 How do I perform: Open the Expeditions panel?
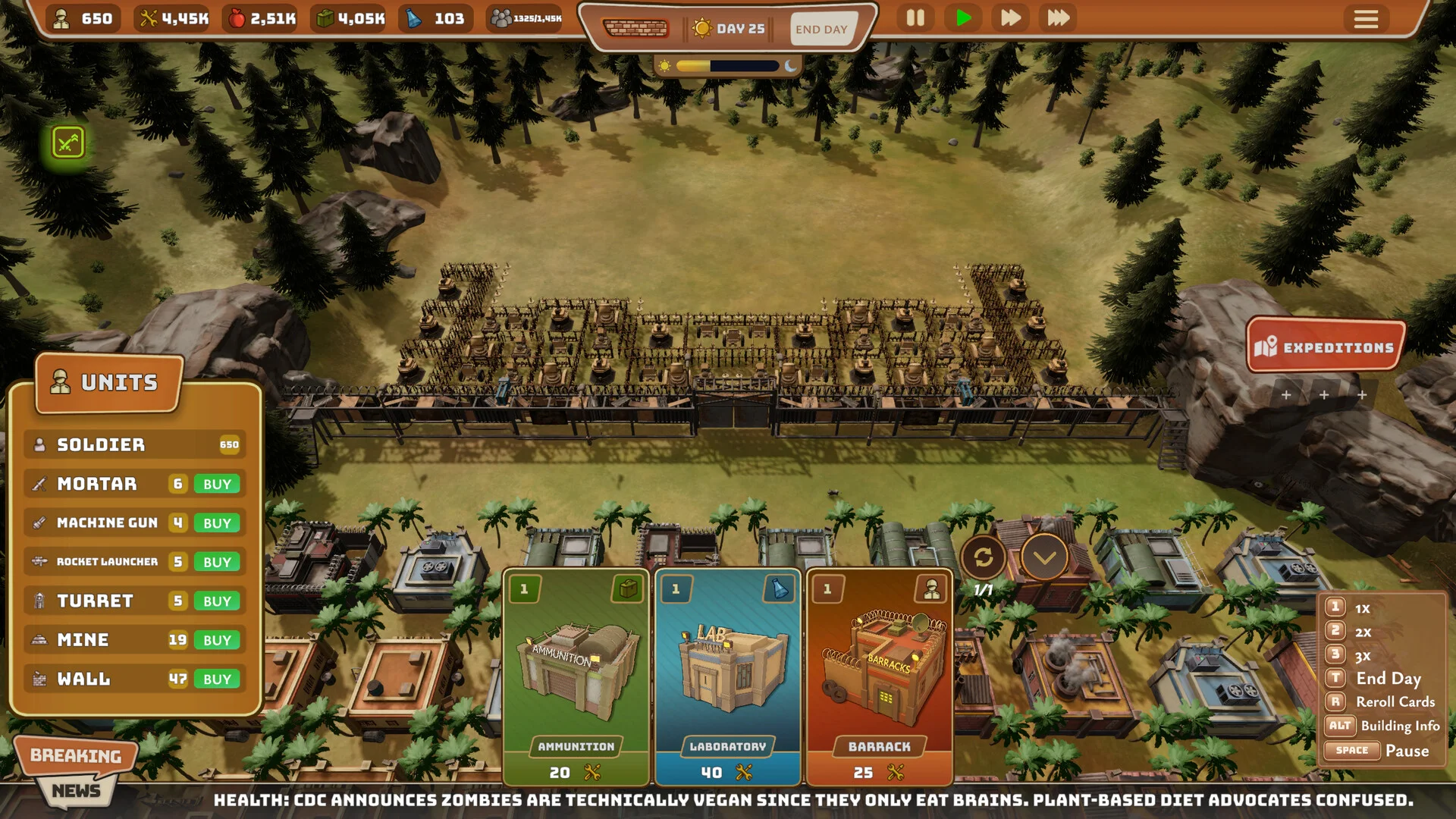click(1326, 347)
